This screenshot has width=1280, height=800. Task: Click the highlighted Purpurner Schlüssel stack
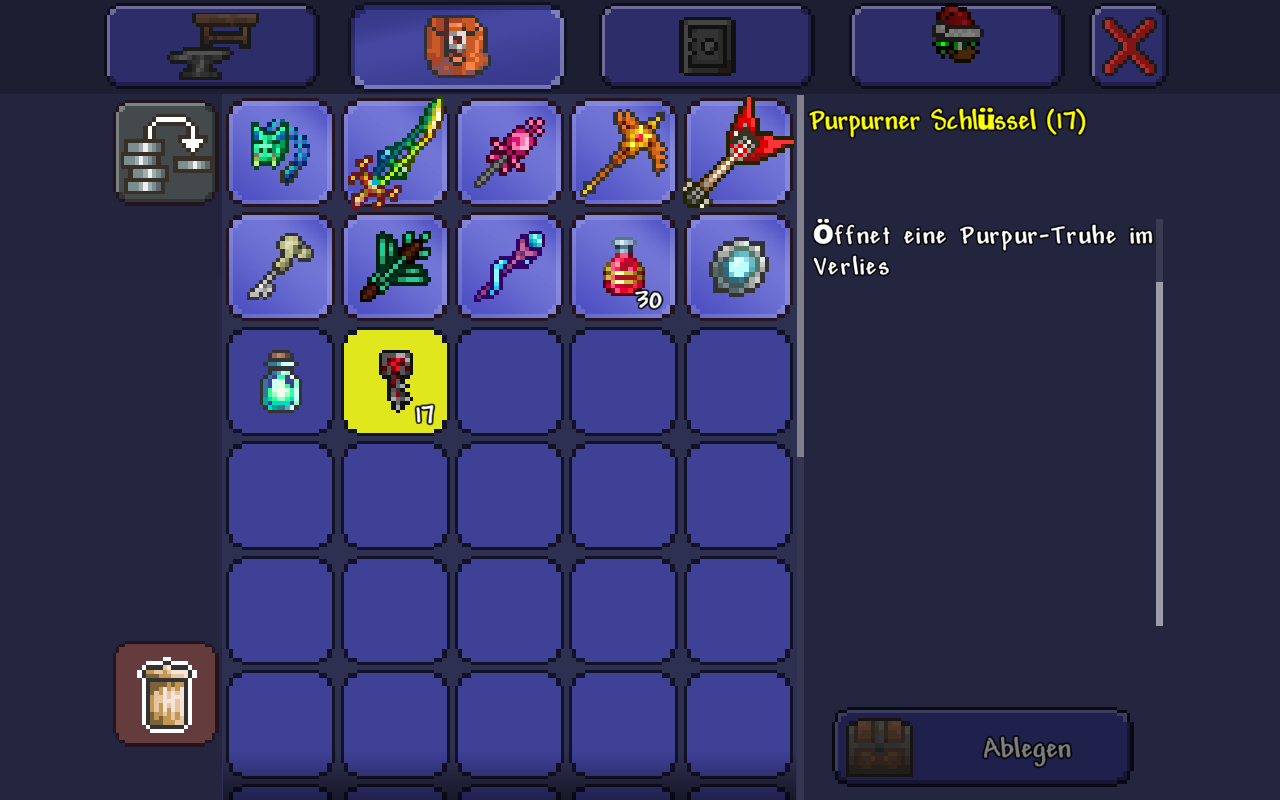click(394, 381)
